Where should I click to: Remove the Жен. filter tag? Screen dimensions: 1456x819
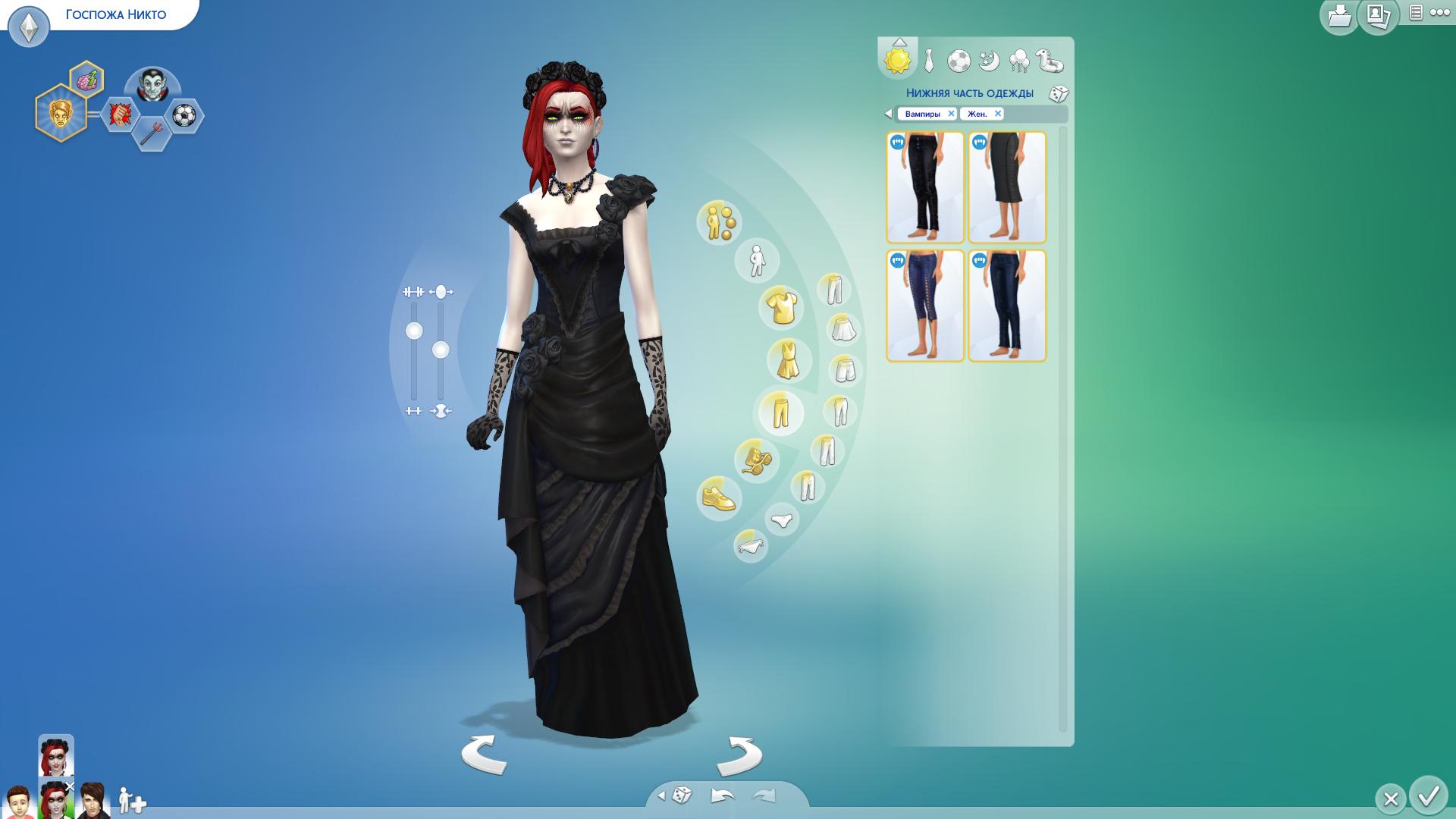[x=998, y=114]
